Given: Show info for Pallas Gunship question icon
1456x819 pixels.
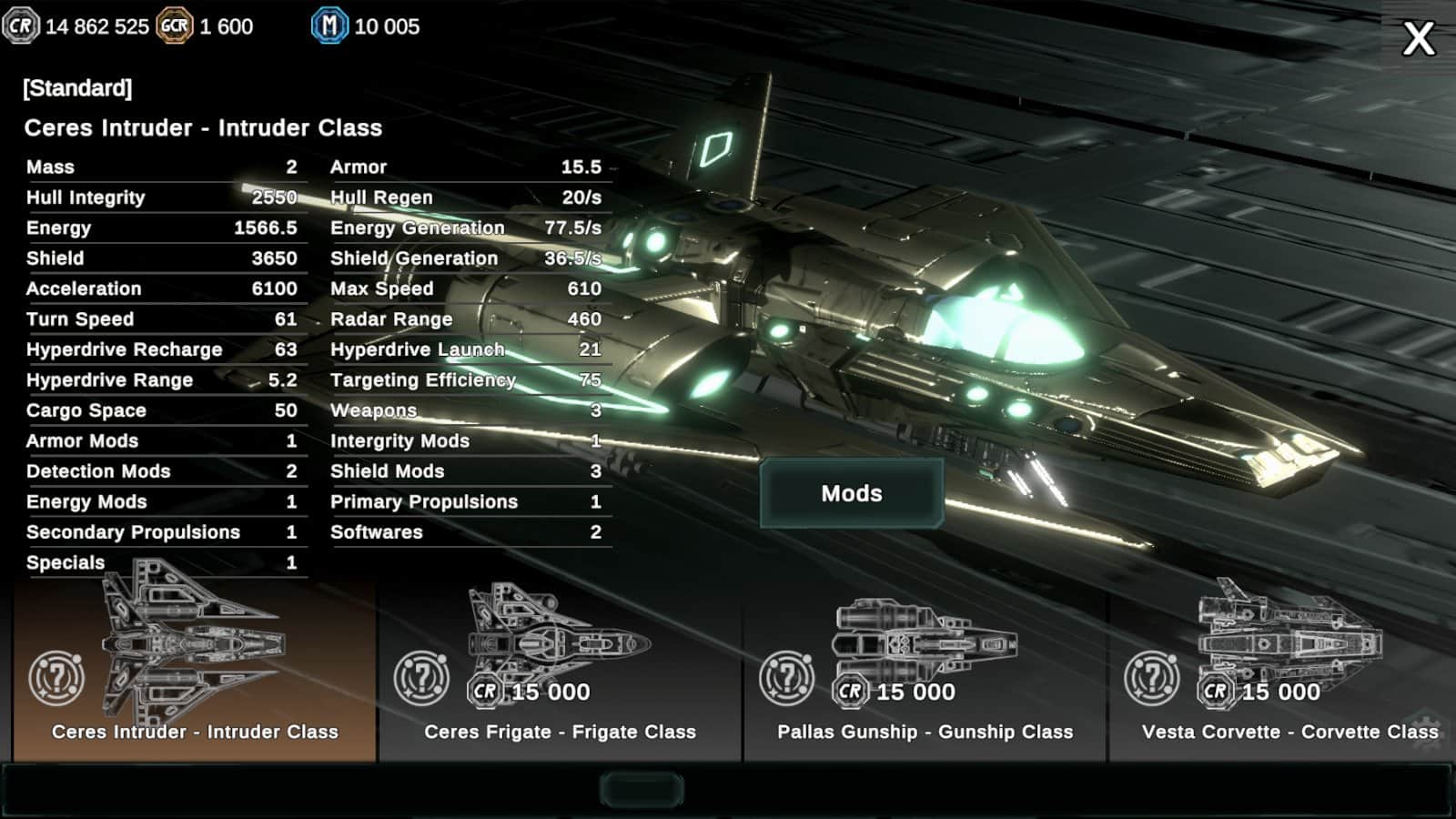Looking at the screenshot, I should point(786,679).
